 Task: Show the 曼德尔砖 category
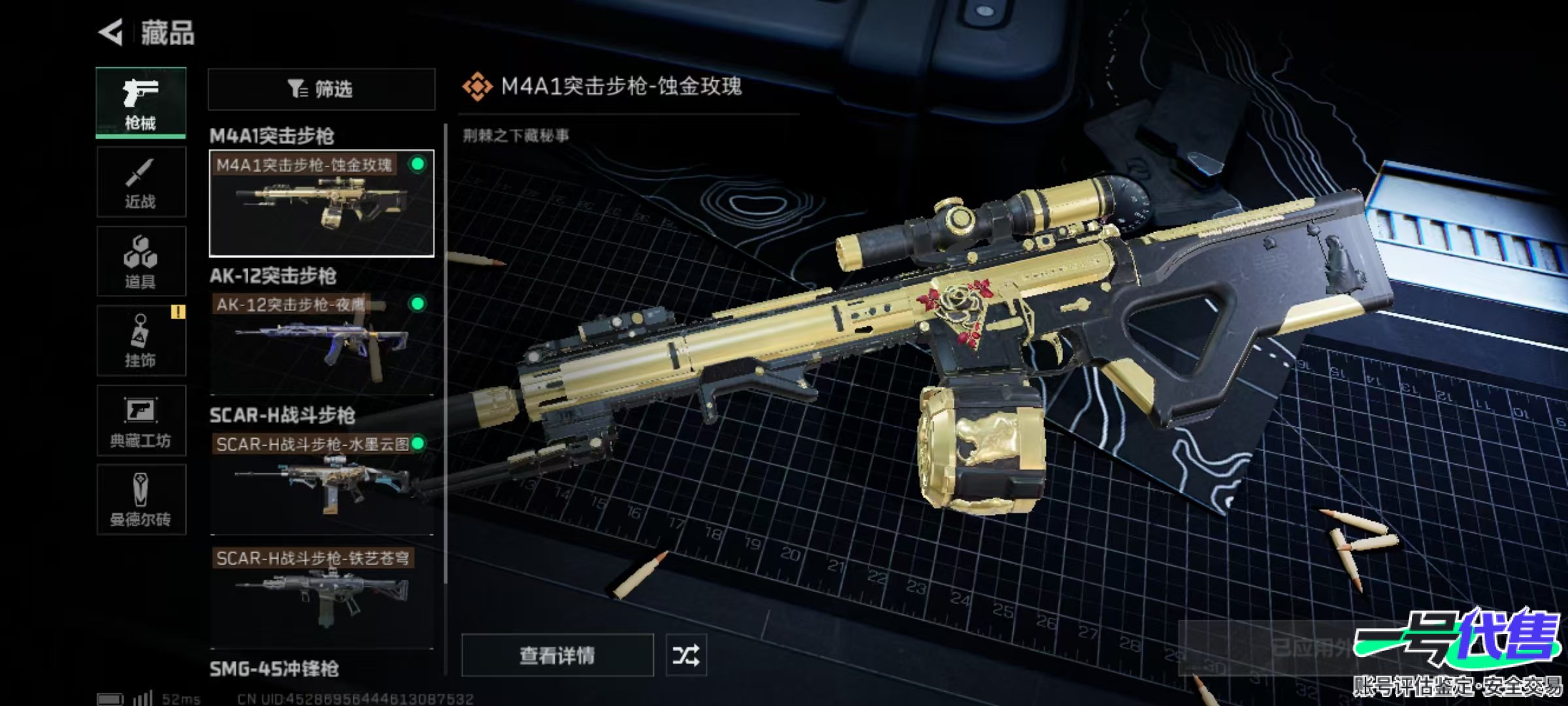click(140, 499)
